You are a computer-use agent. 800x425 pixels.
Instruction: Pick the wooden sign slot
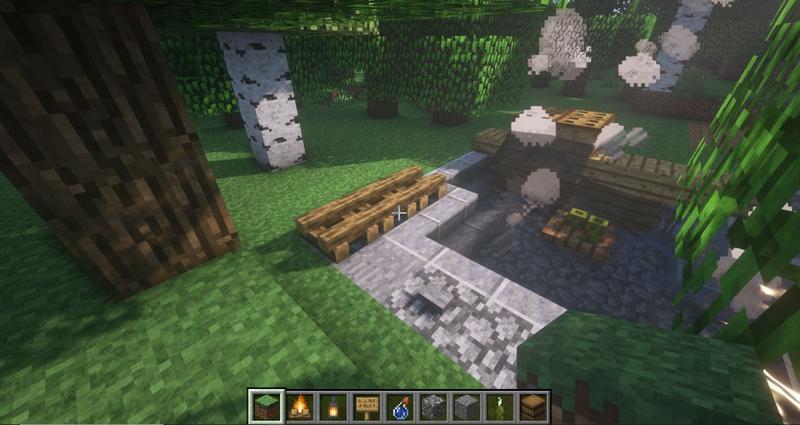366,406
